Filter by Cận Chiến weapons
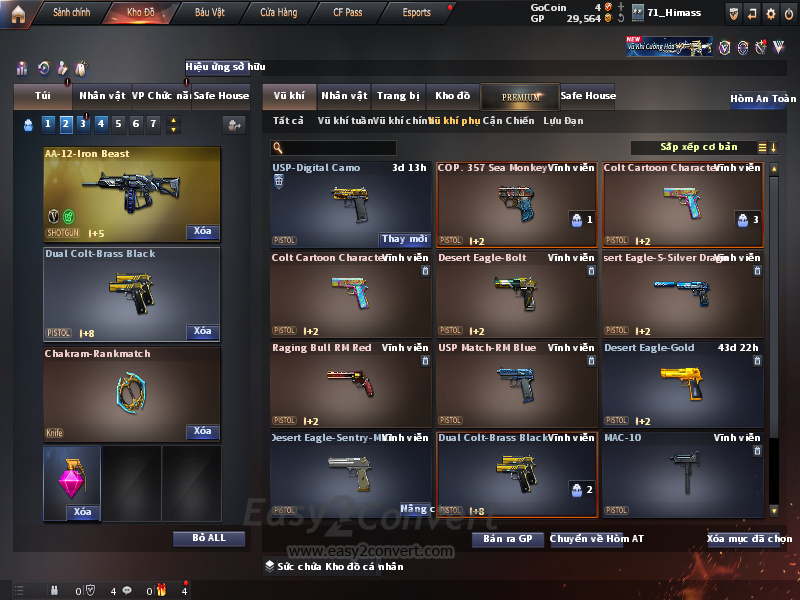The height and width of the screenshot is (600, 800). 508,121
